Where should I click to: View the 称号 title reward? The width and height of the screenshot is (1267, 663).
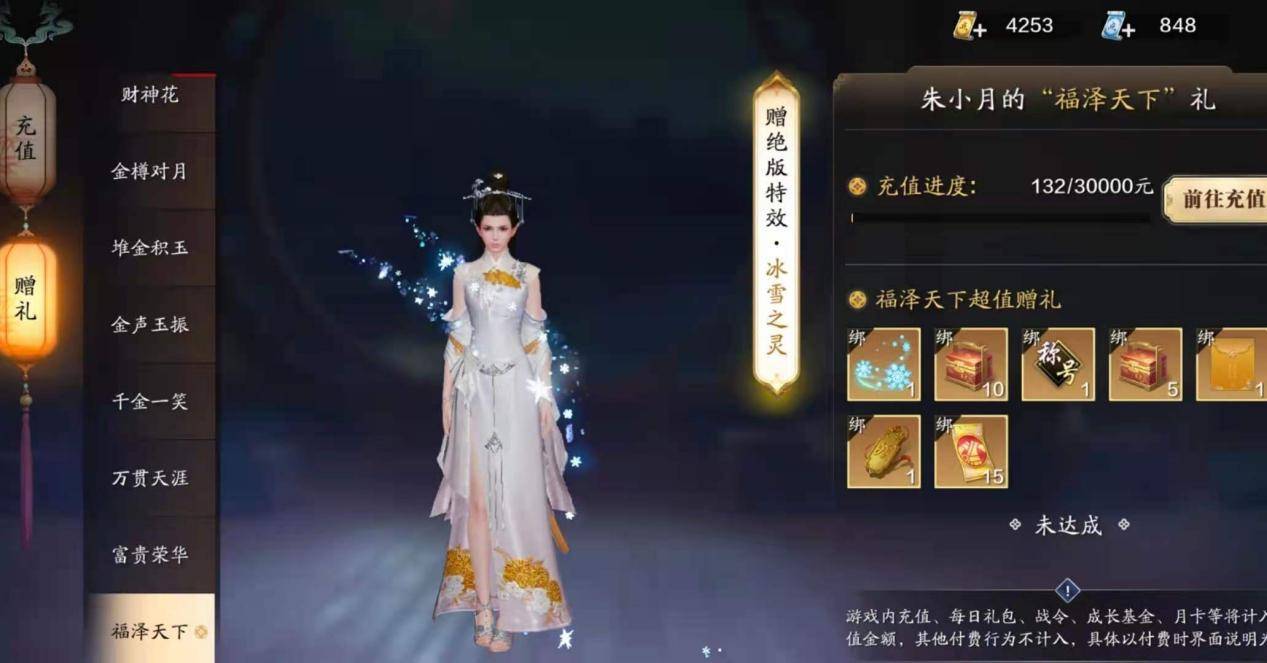click(1057, 364)
